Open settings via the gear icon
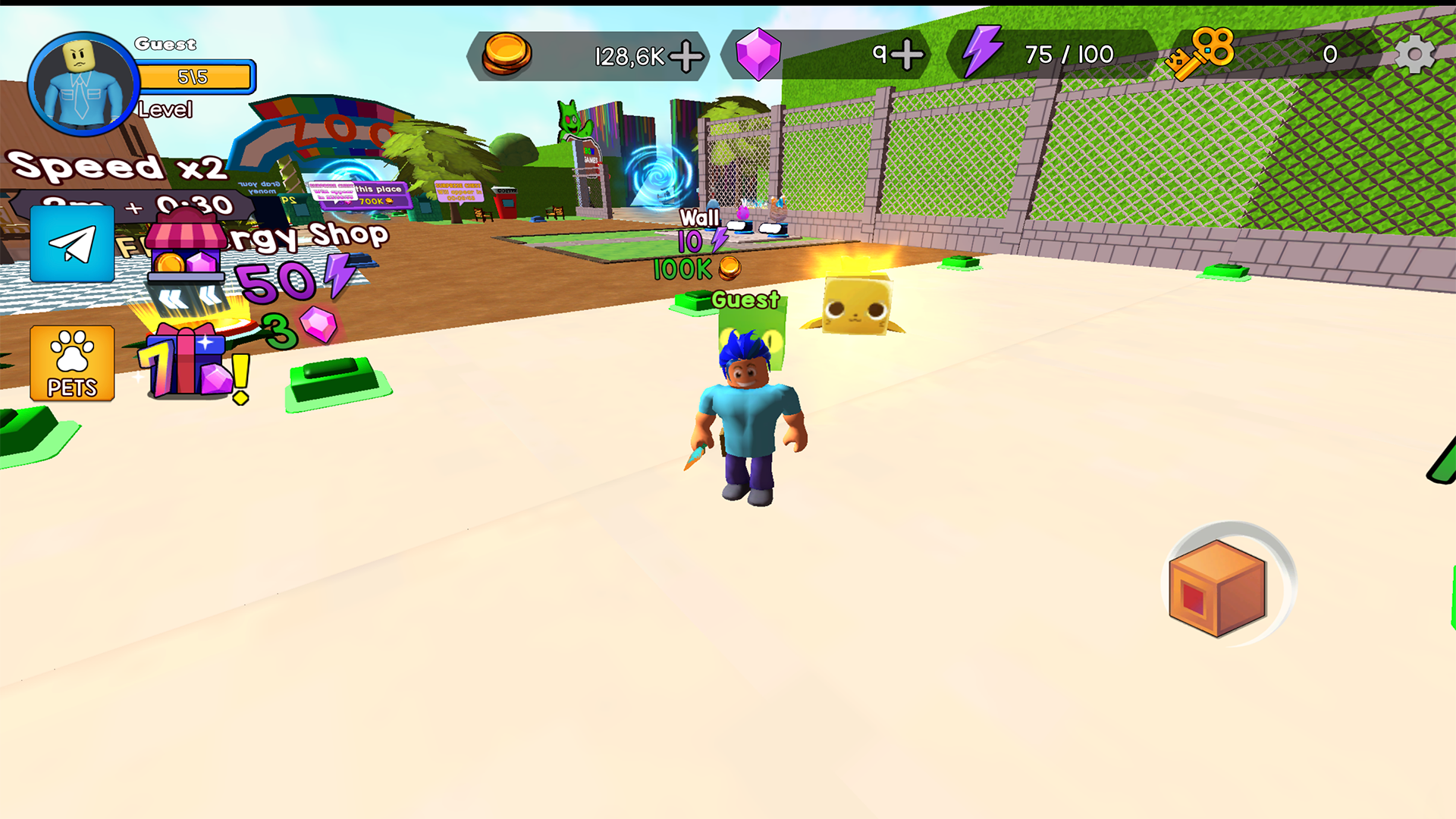Viewport: 1456px width, 819px height. pos(1415,54)
